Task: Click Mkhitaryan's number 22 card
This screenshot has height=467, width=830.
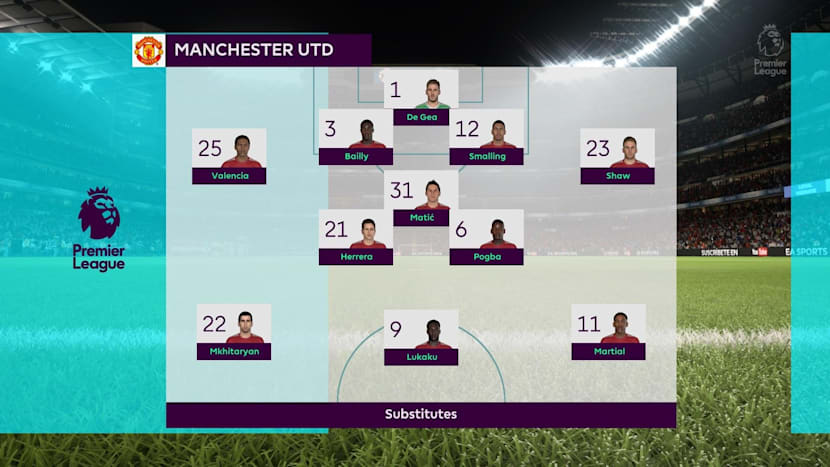Action: [234, 332]
